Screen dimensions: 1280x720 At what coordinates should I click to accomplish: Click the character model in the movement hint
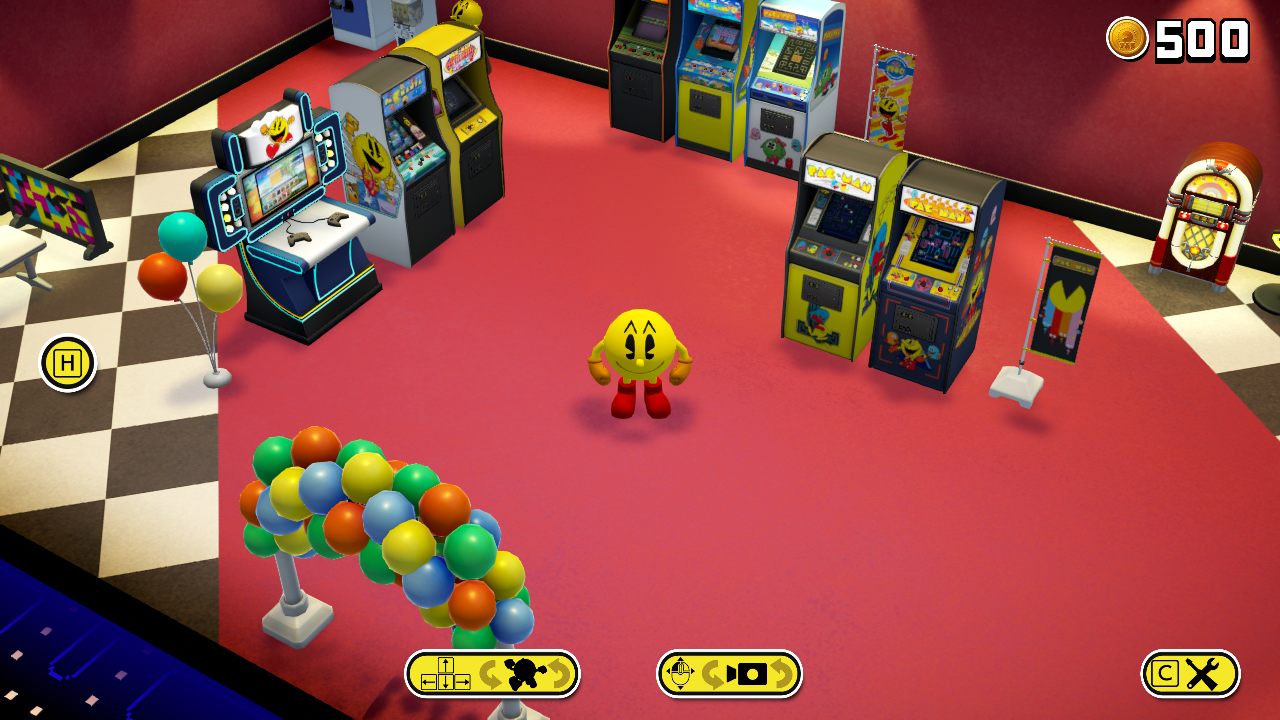(523, 671)
